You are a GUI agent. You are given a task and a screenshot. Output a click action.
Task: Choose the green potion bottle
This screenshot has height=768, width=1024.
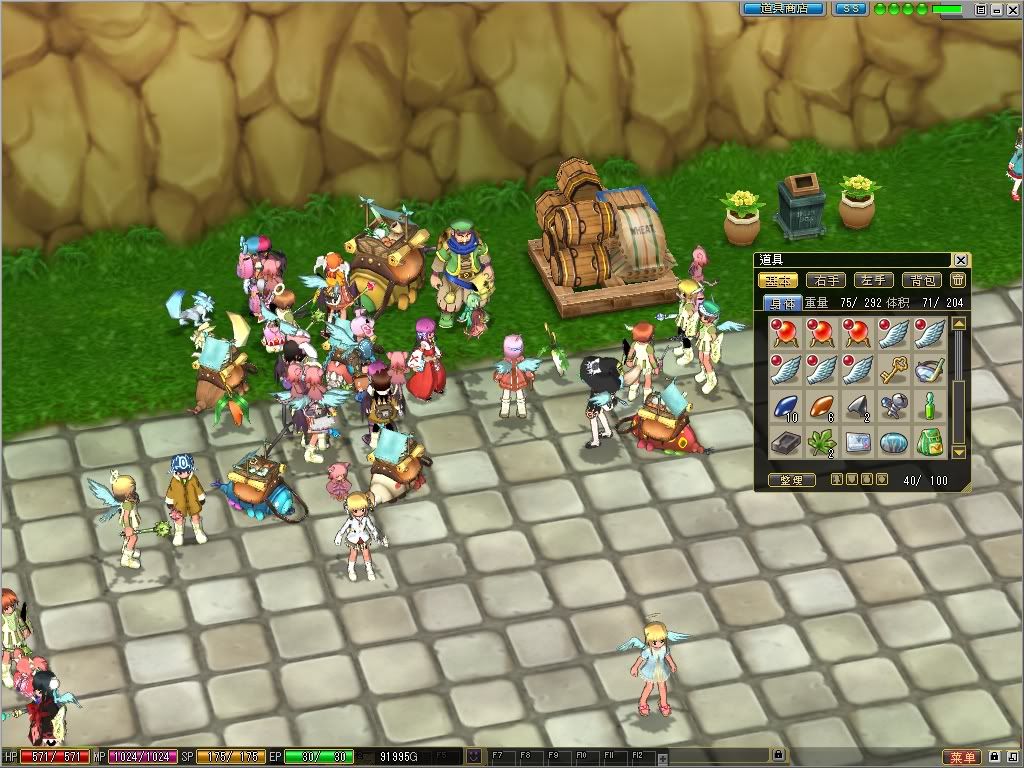(x=929, y=406)
